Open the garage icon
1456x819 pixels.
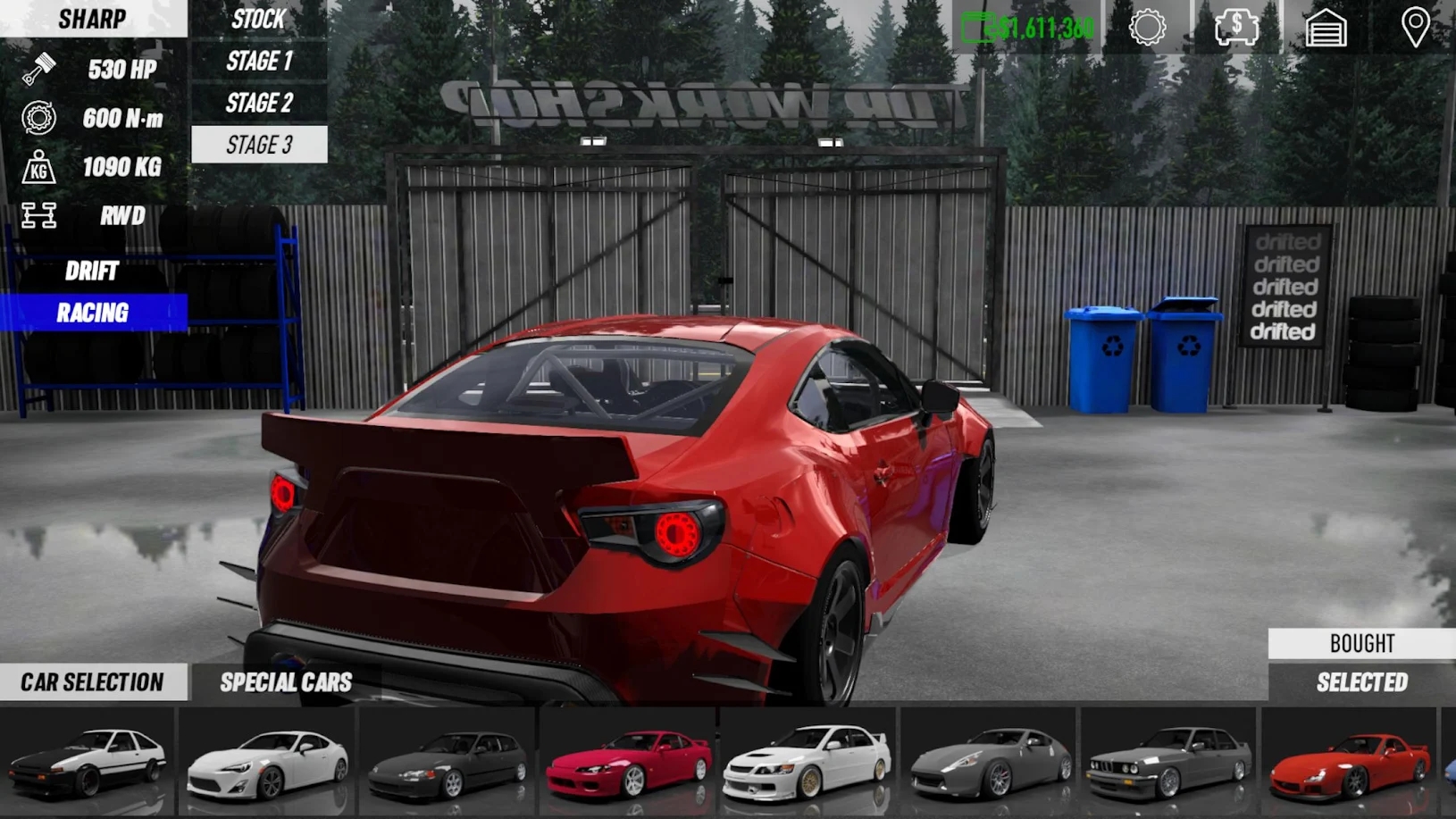click(x=1326, y=28)
